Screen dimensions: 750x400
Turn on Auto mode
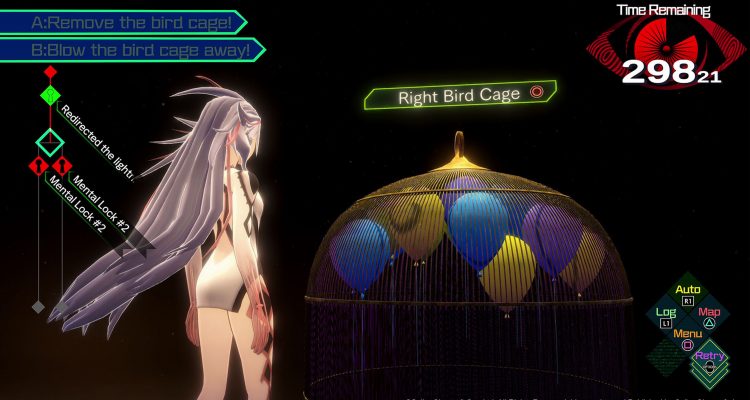tap(687, 294)
